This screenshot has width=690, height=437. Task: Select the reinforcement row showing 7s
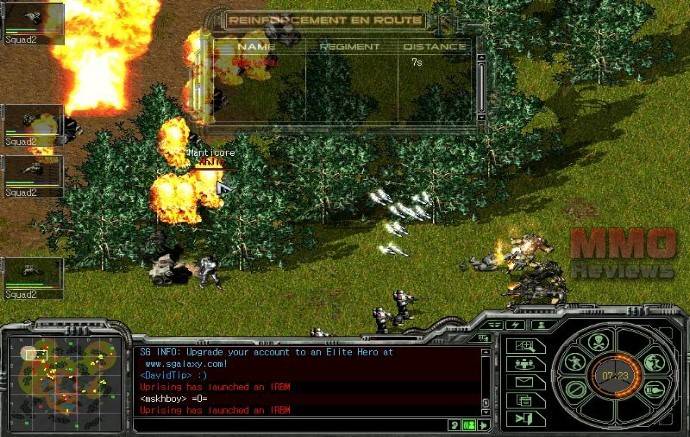pos(340,62)
